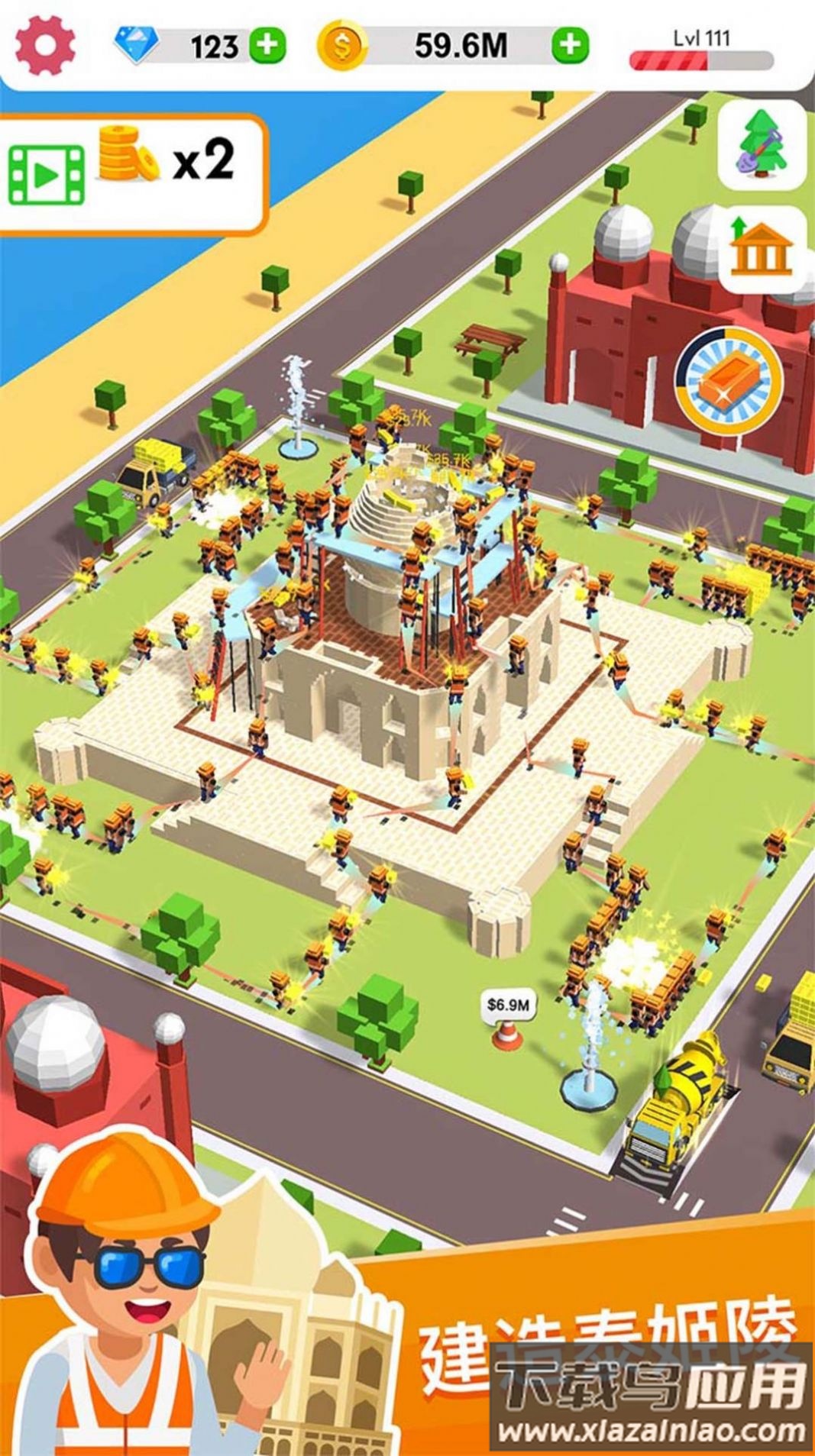Open the tree and shovel decoration menu
815x1456 pixels.
[762, 145]
